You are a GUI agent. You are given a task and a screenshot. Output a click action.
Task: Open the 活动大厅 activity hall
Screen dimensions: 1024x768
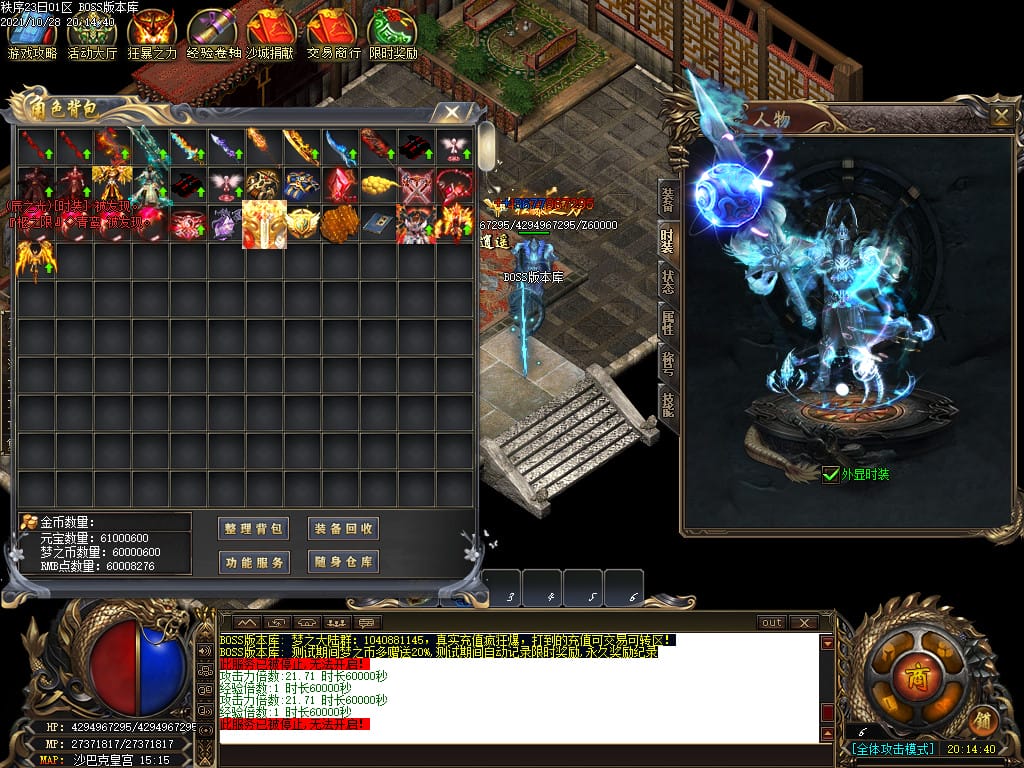click(x=92, y=34)
